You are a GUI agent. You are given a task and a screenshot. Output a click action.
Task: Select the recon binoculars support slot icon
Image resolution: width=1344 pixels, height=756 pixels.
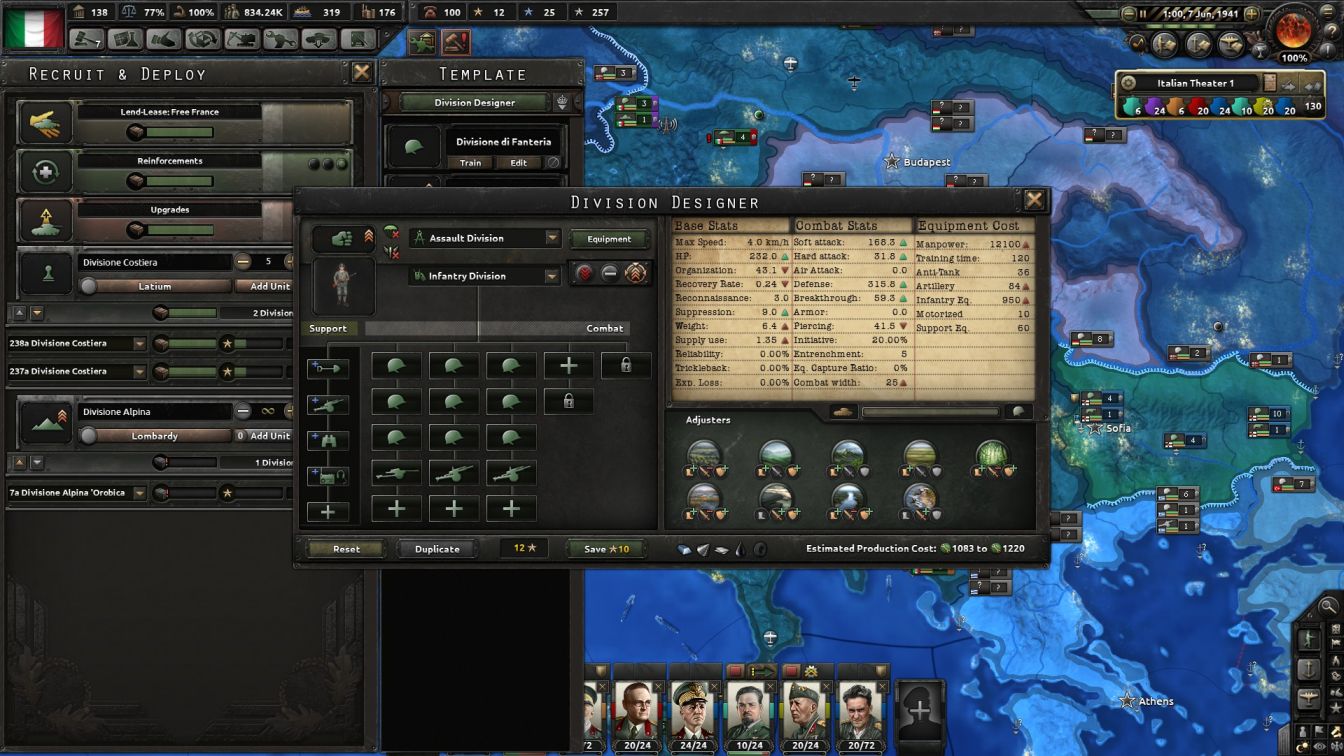pos(328,438)
